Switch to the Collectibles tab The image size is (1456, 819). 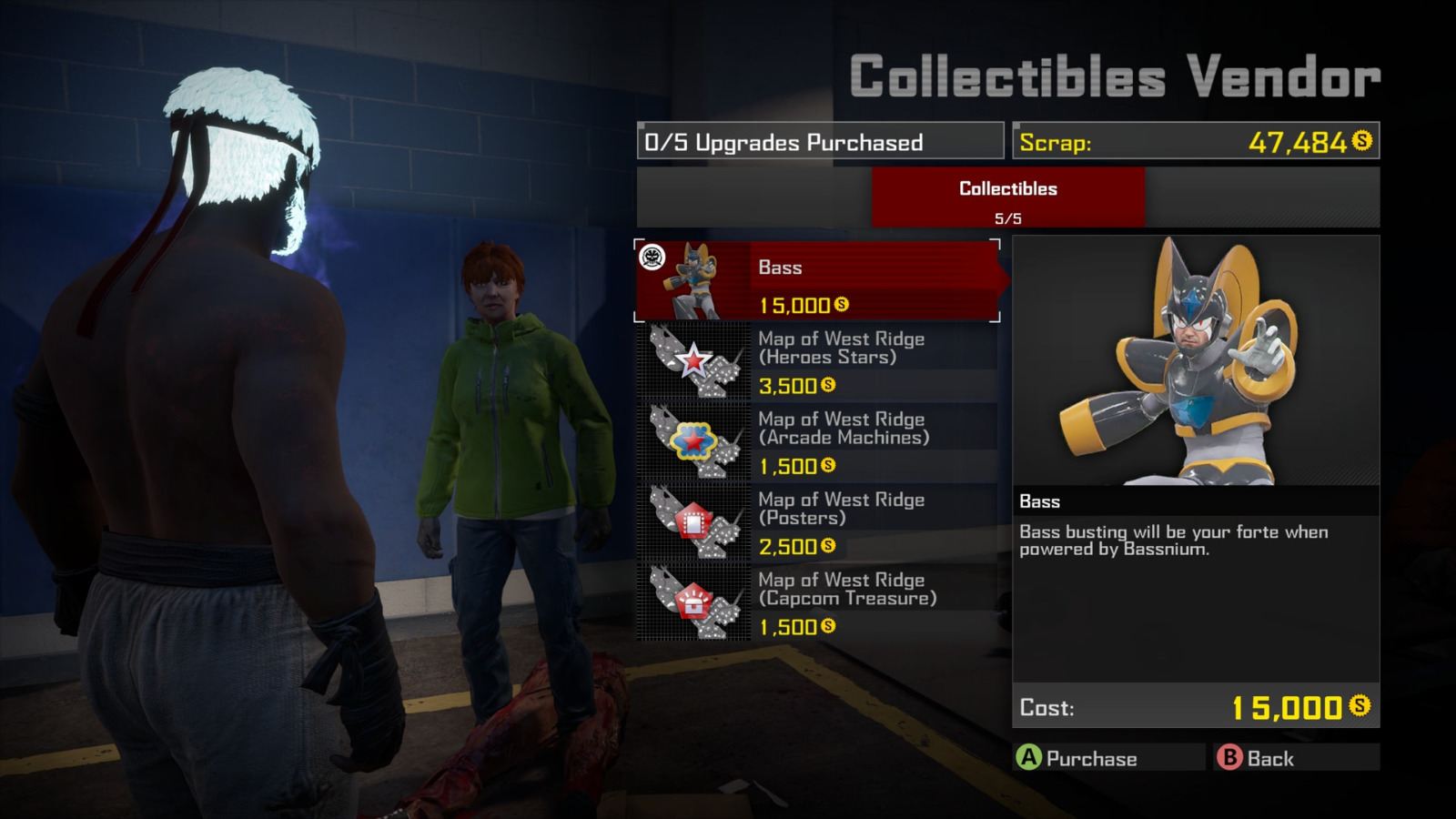pos(1007,197)
